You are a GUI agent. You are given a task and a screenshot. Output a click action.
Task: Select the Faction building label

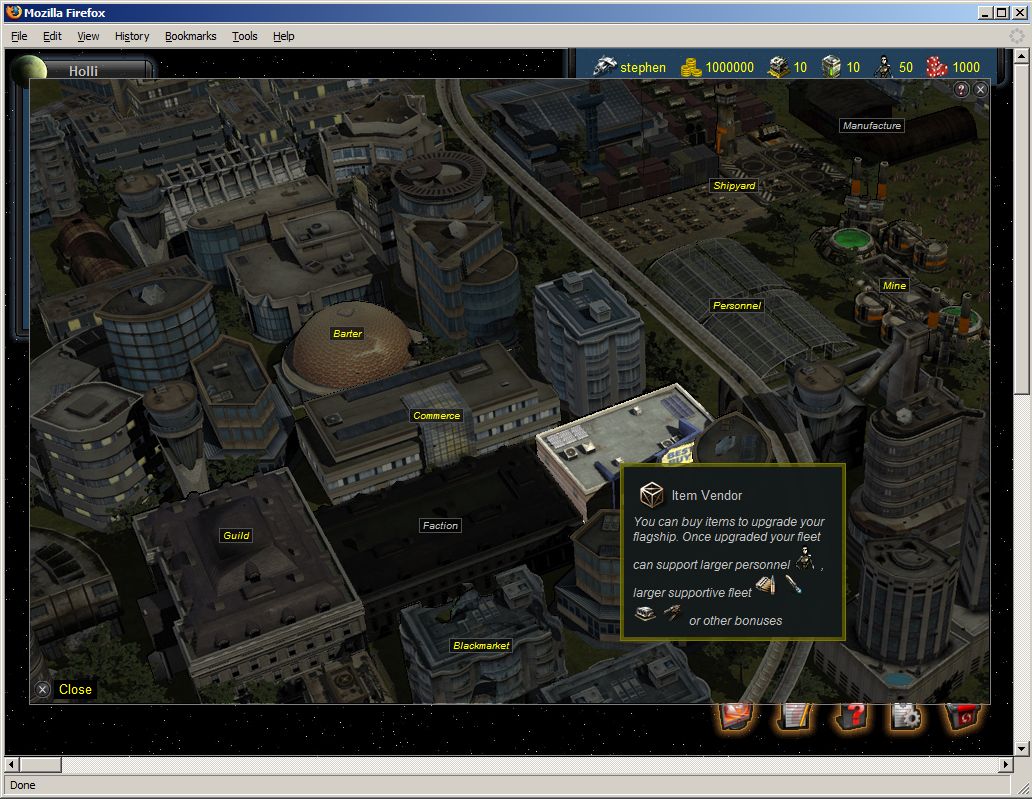point(440,526)
